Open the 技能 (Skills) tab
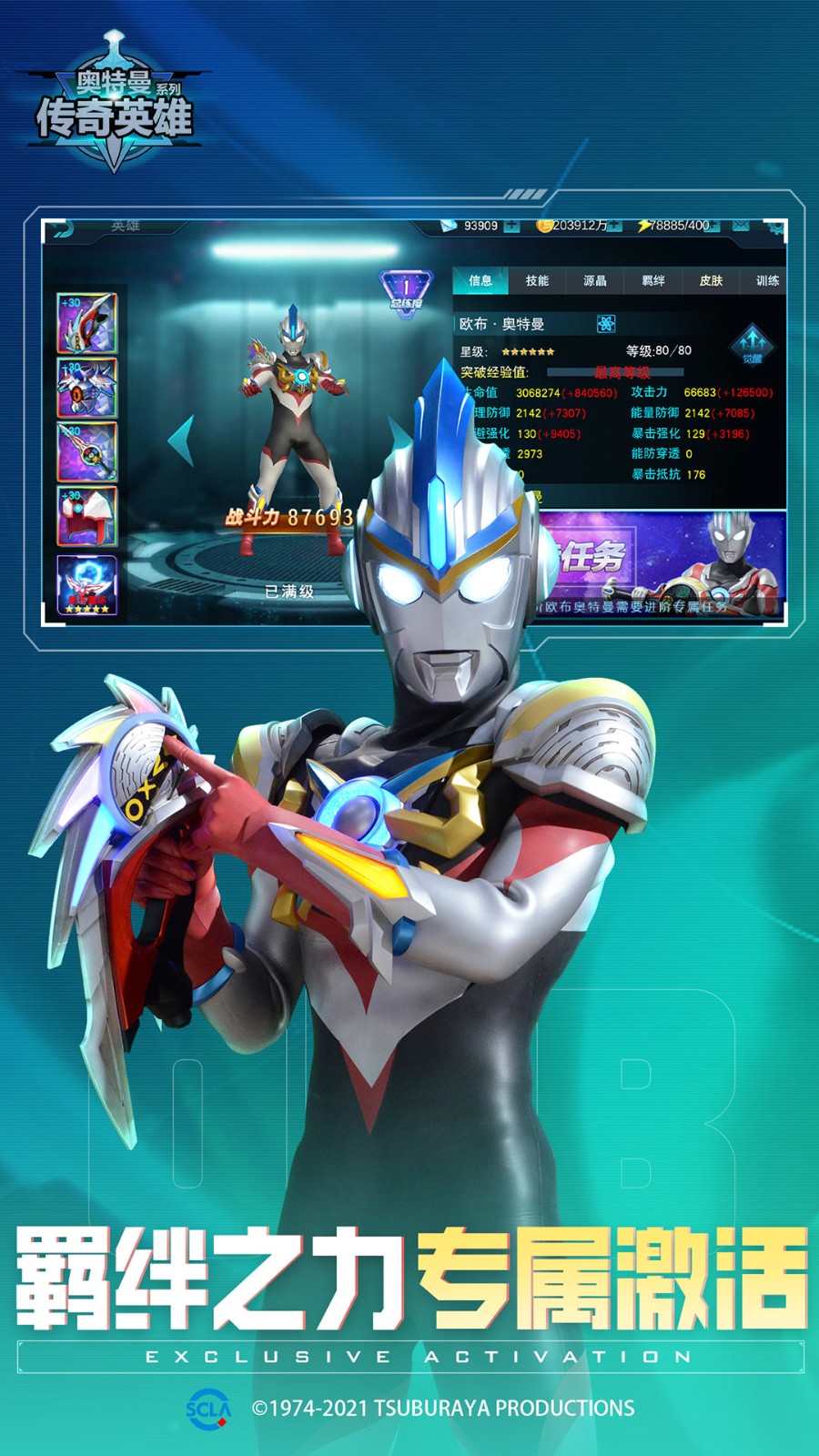The width and height of the screenshot is (819, 1456). [537, 281]
